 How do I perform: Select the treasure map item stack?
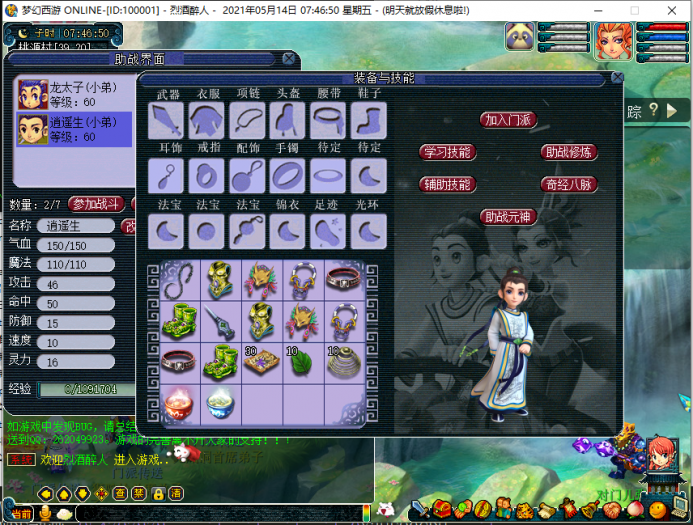coord(260,363)
